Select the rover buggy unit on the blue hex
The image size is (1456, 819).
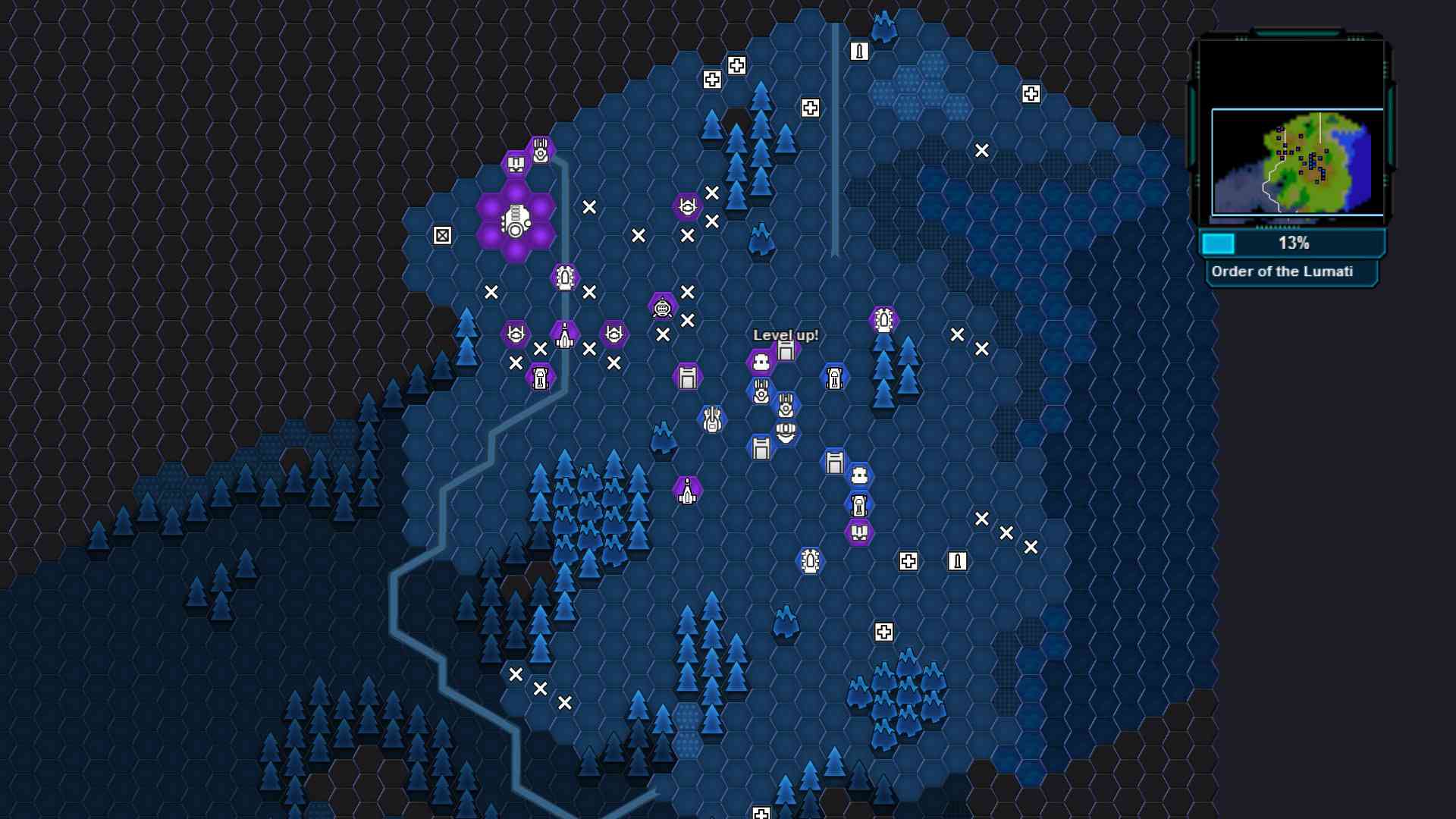pos(833,376)
